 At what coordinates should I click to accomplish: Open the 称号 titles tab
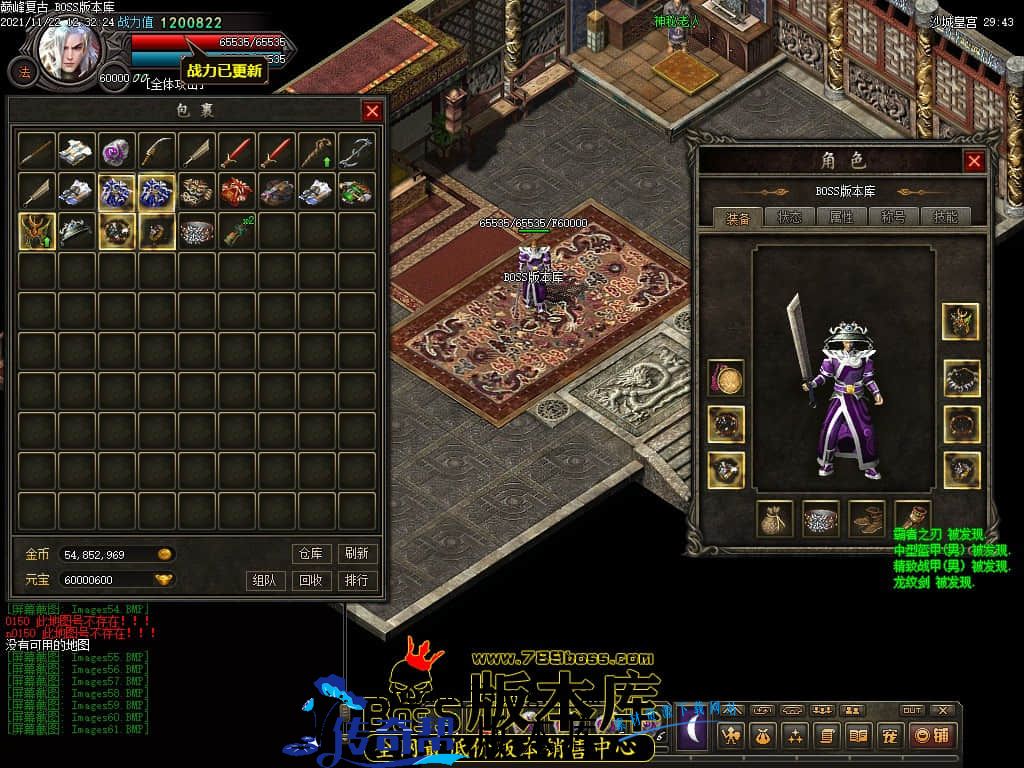(893, 217)
